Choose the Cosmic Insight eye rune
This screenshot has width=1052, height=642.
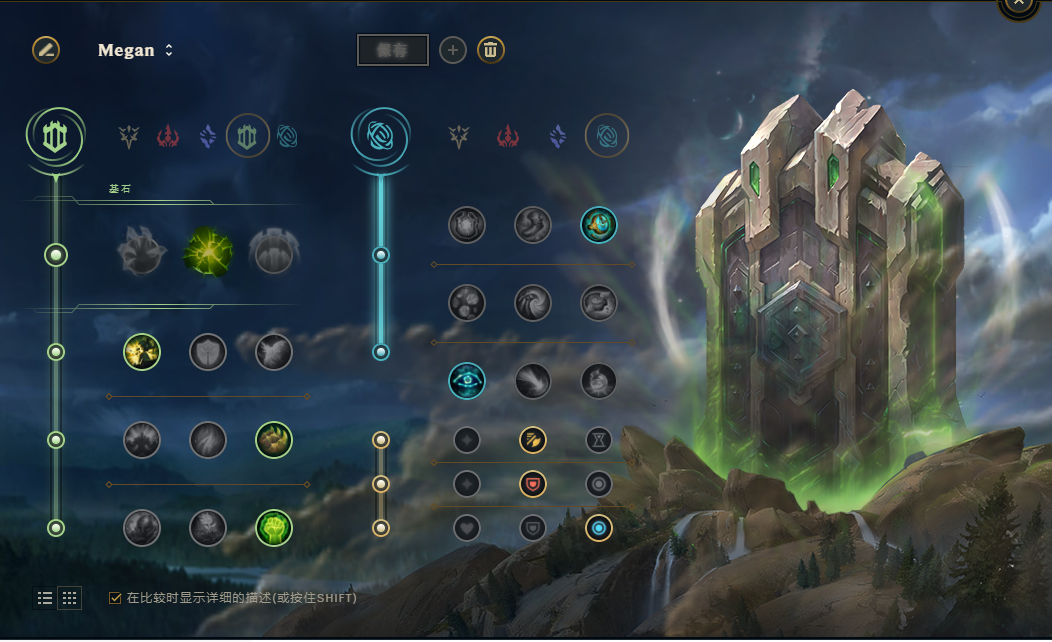(x=467, y=381)
